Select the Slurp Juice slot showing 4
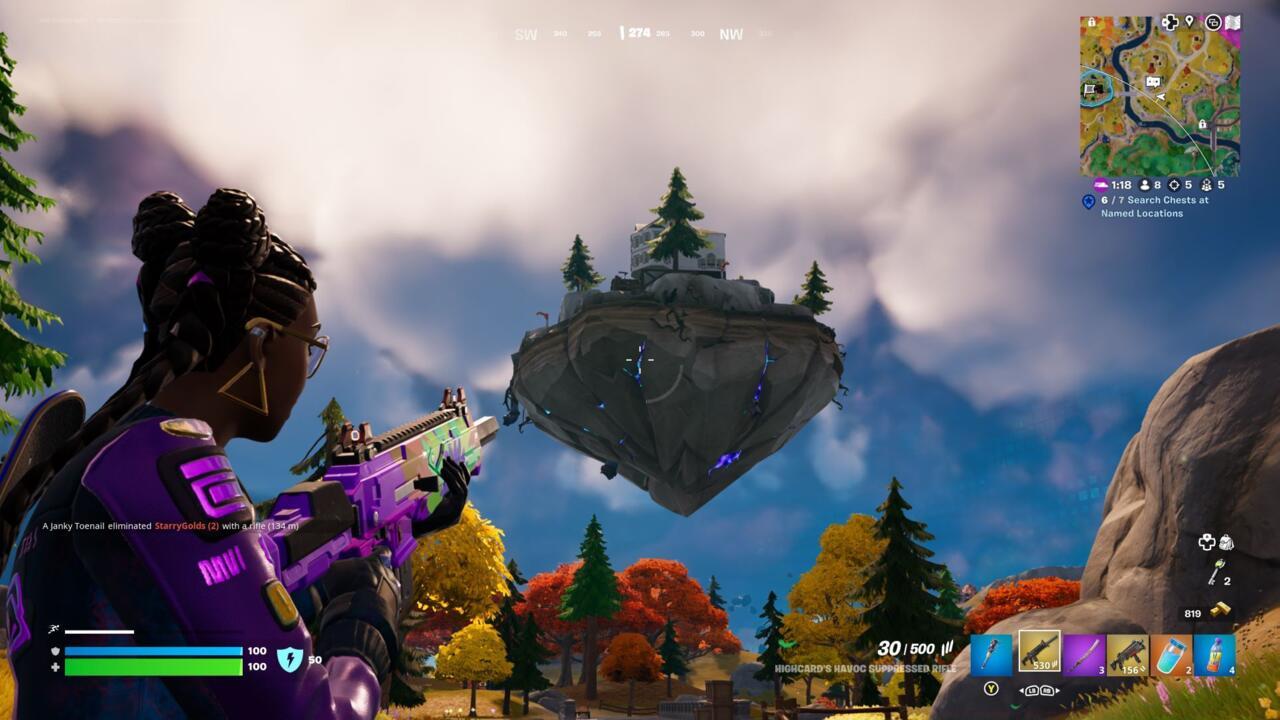This screenshot has width=1280, height=720. (1214, 655)
